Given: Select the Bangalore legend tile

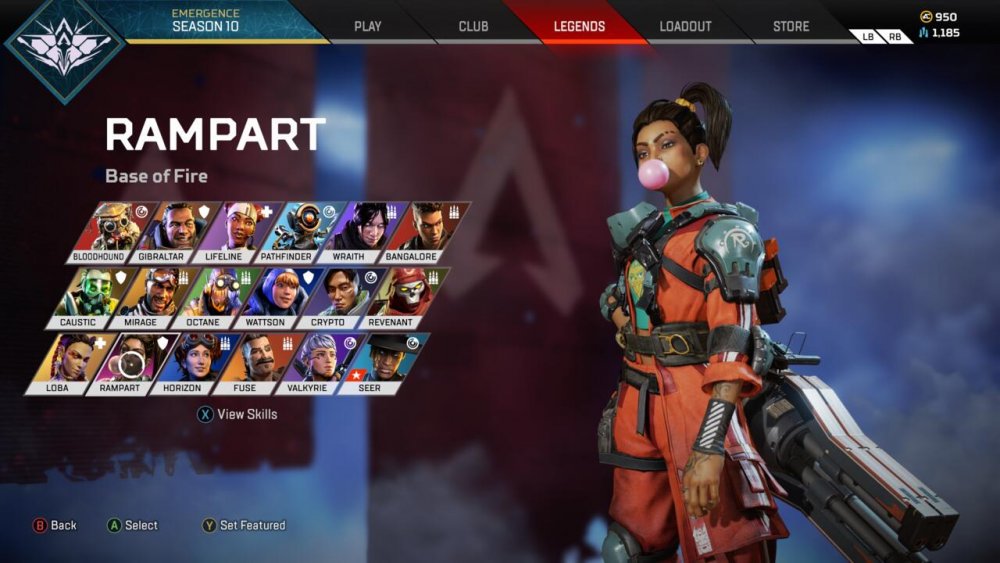Looking at the screenshot, I should (423, 230).
